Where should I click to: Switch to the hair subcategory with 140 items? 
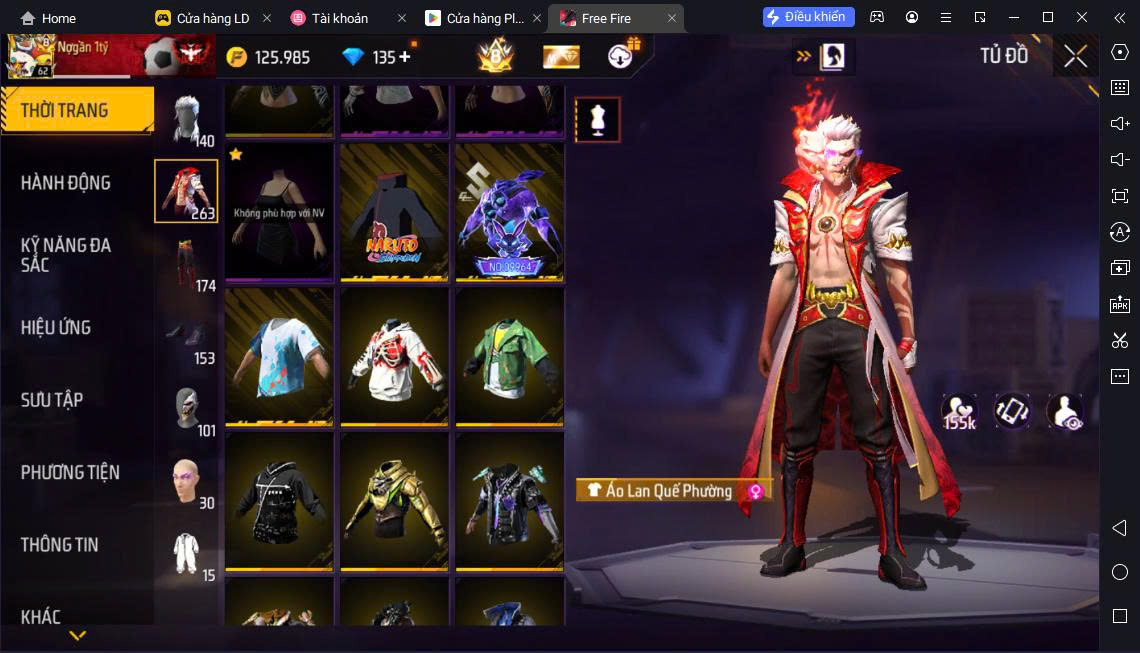click(186, 120)
